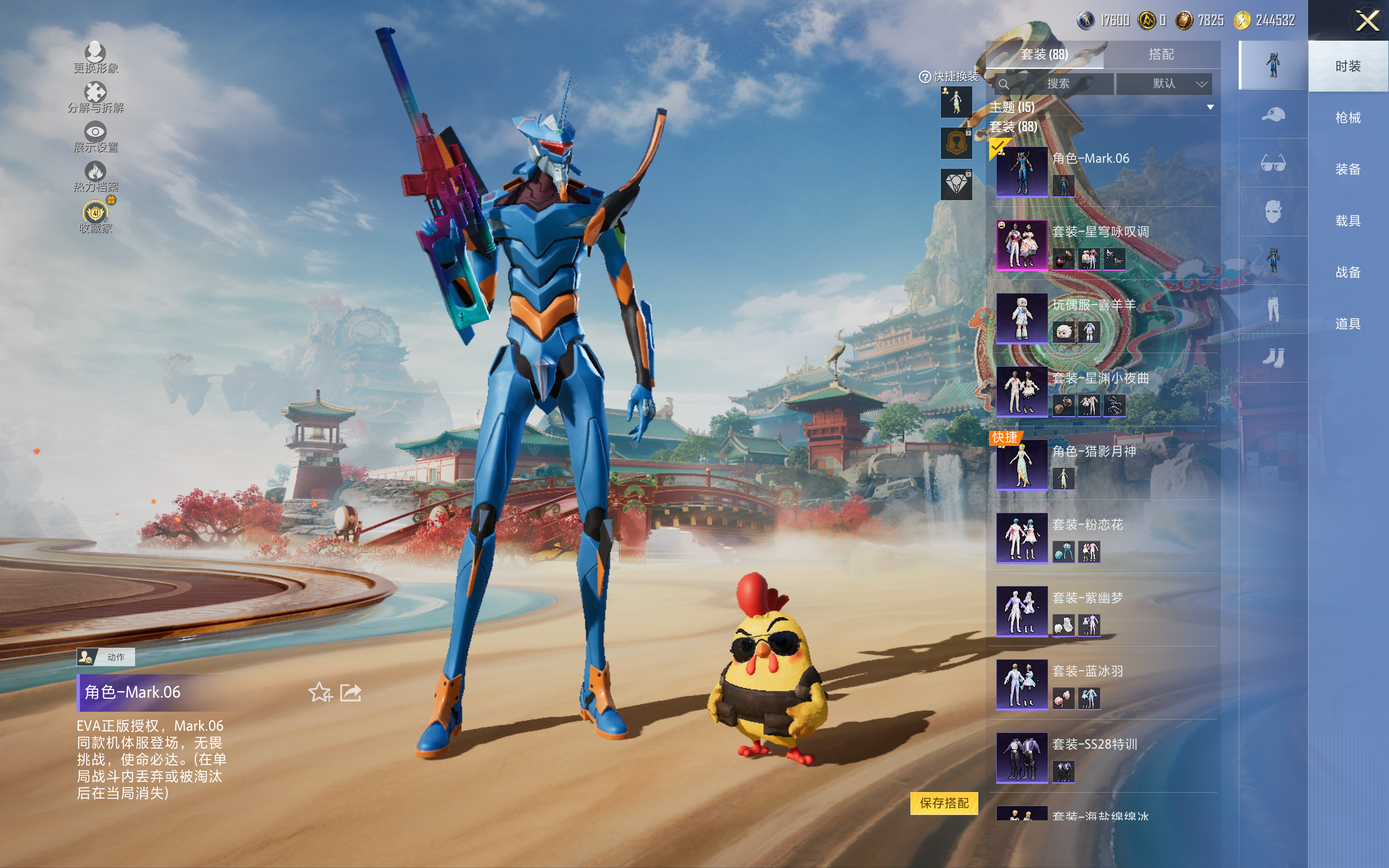Open the 战备 category
1389x868 pixels.
pyautogui.click(x=1347, y=272)
